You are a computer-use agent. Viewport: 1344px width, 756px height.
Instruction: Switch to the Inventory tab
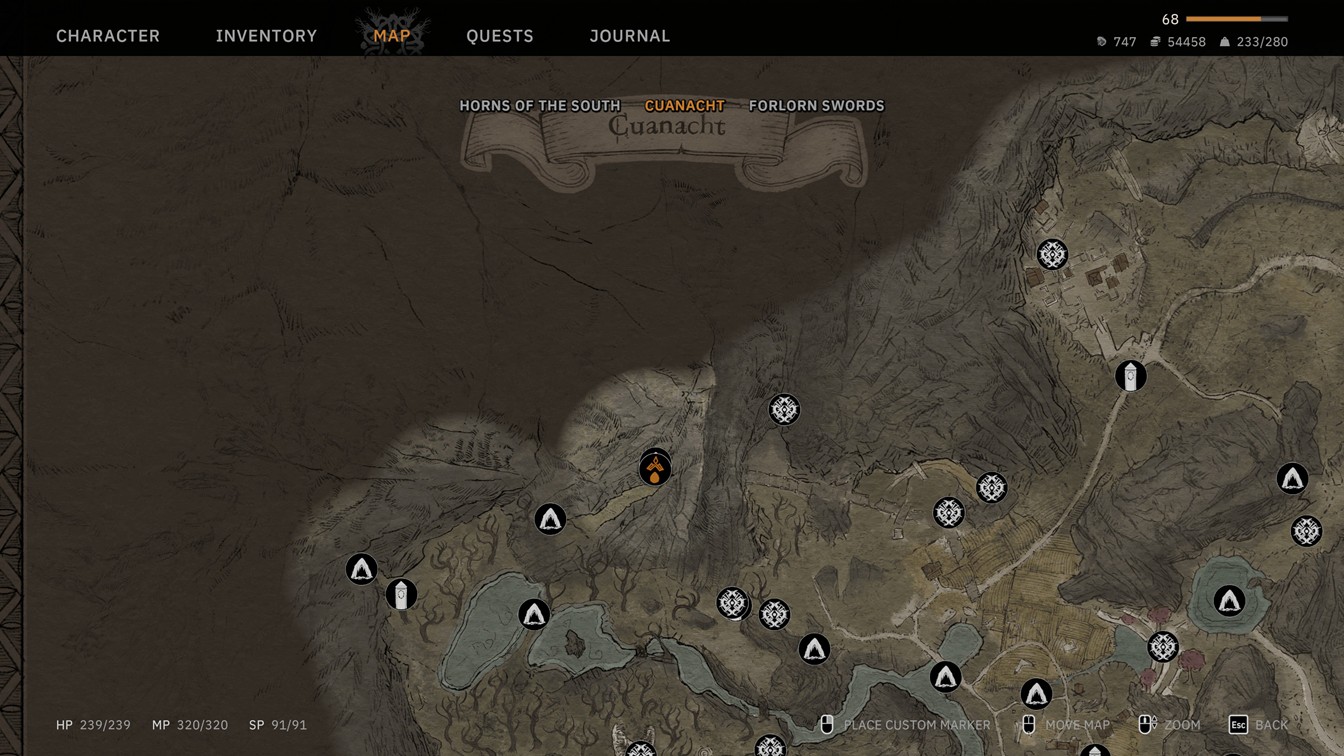pos(266,36)
